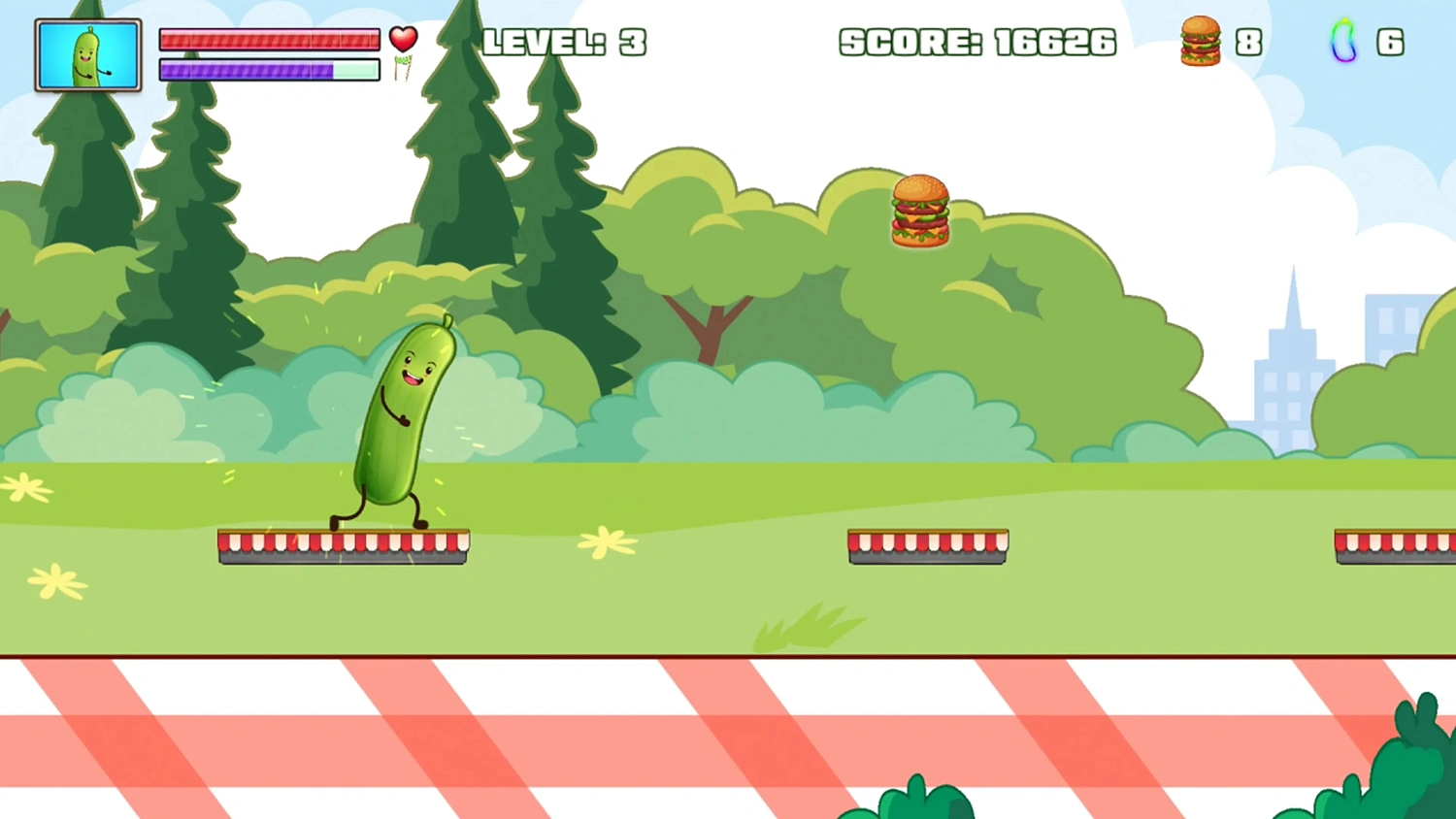Expand the LEVEL: 3 indicator
Screen dimensions: 1456x819
click(564, 42)
